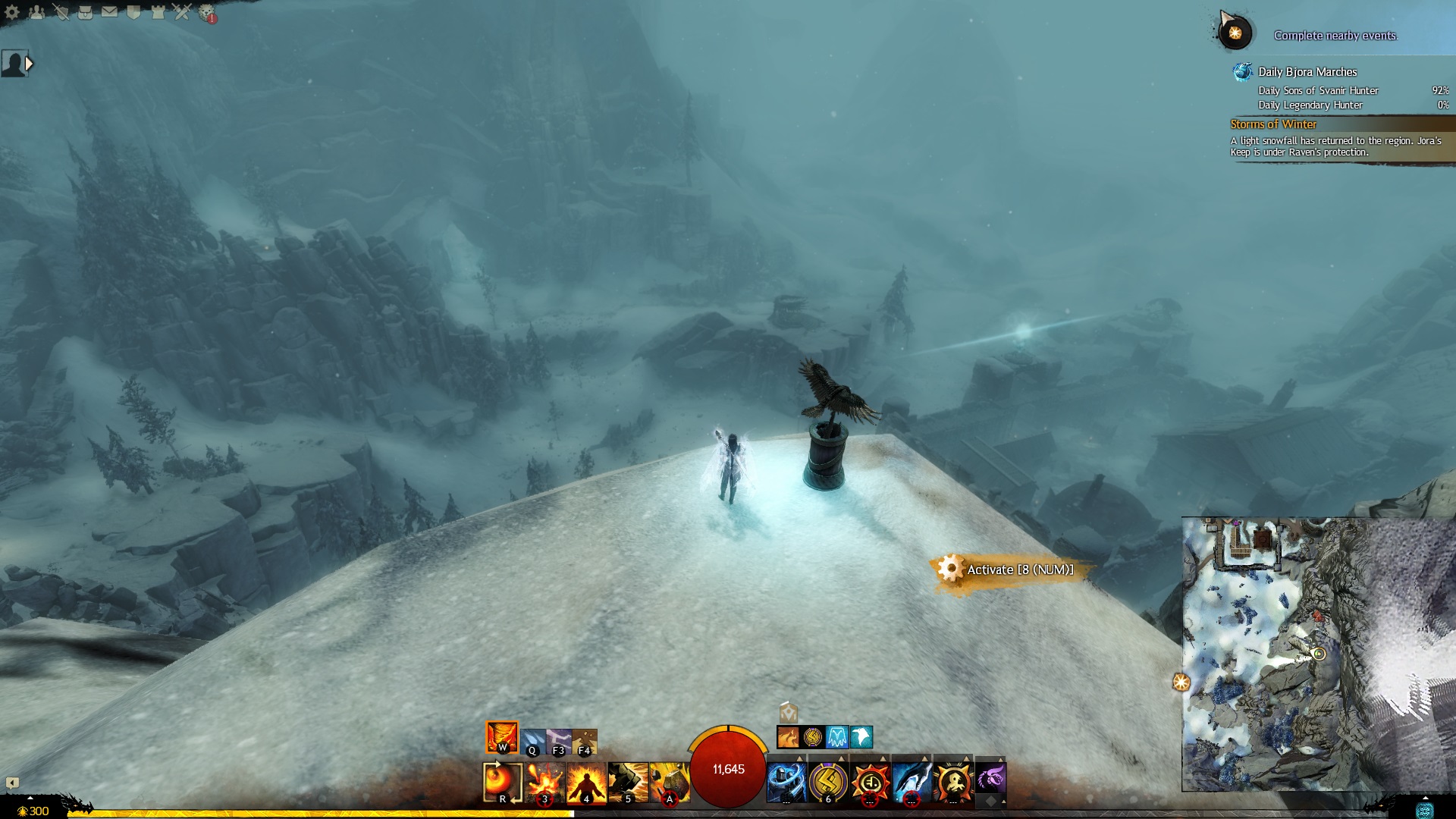Open the Black Lion Trading Company icon
Screen dimensions: 1456x819
(207, 13)
